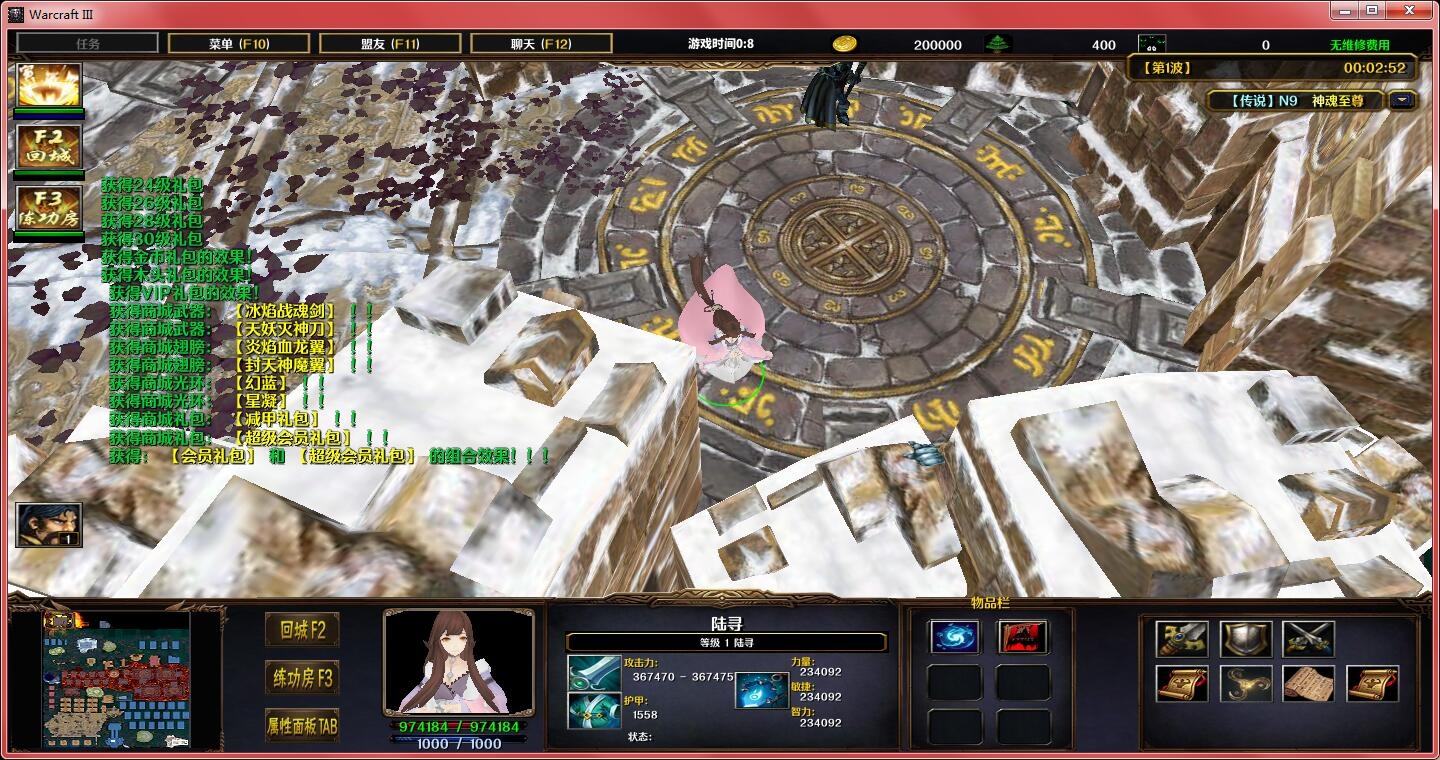Click the bearded man portrait icon
Viewport: 1440px width, 760px height.
click(48, 525)
